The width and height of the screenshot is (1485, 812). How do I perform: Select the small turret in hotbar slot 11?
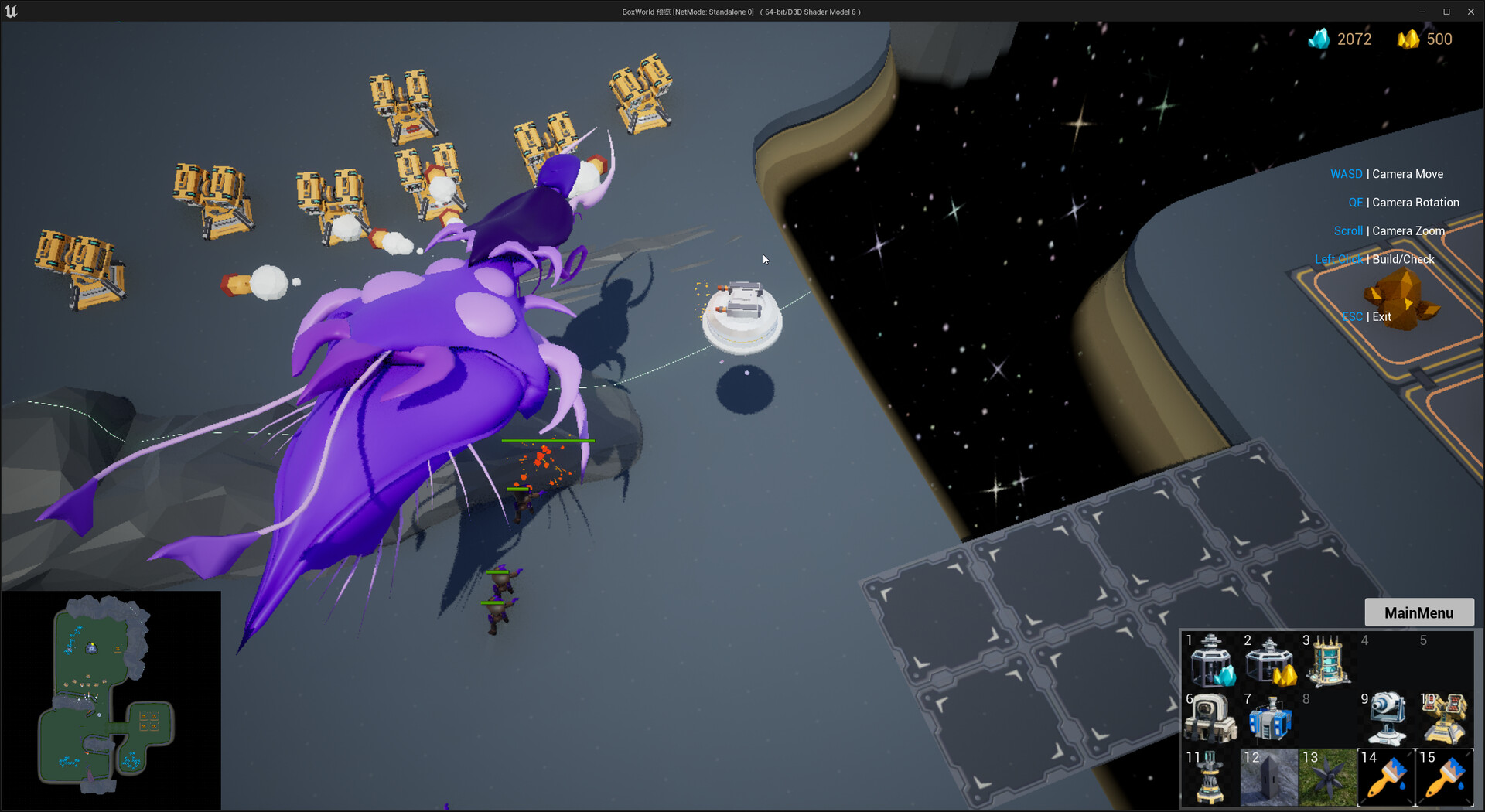click(1210, 777)
